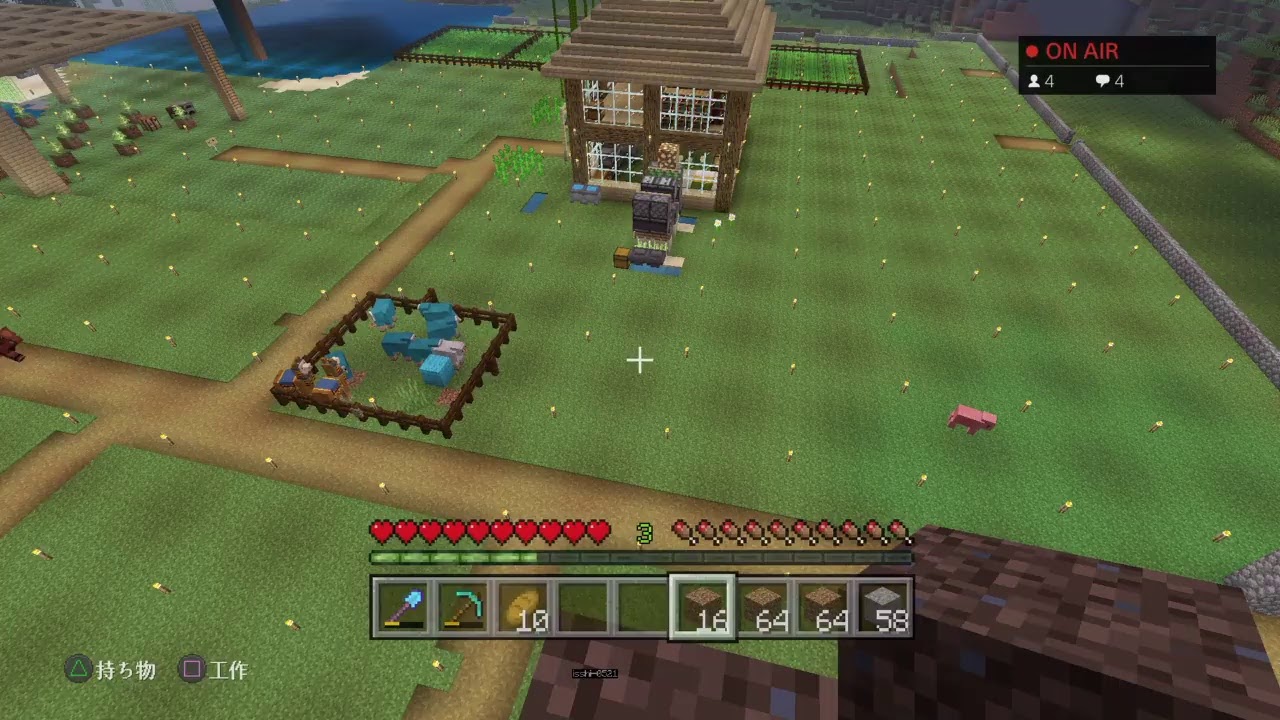The height and width of the screenshot is (720, 1280).
Task: Select the first dirt stack of 64
Action: tap(766, 605)
